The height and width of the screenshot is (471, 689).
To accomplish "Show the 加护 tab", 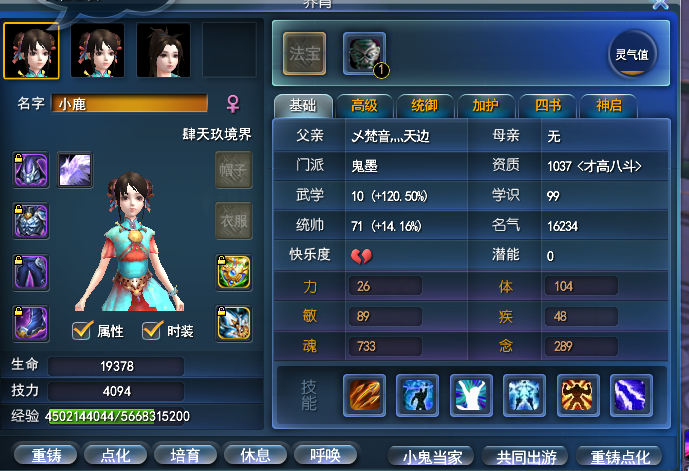I will (486, 106).
